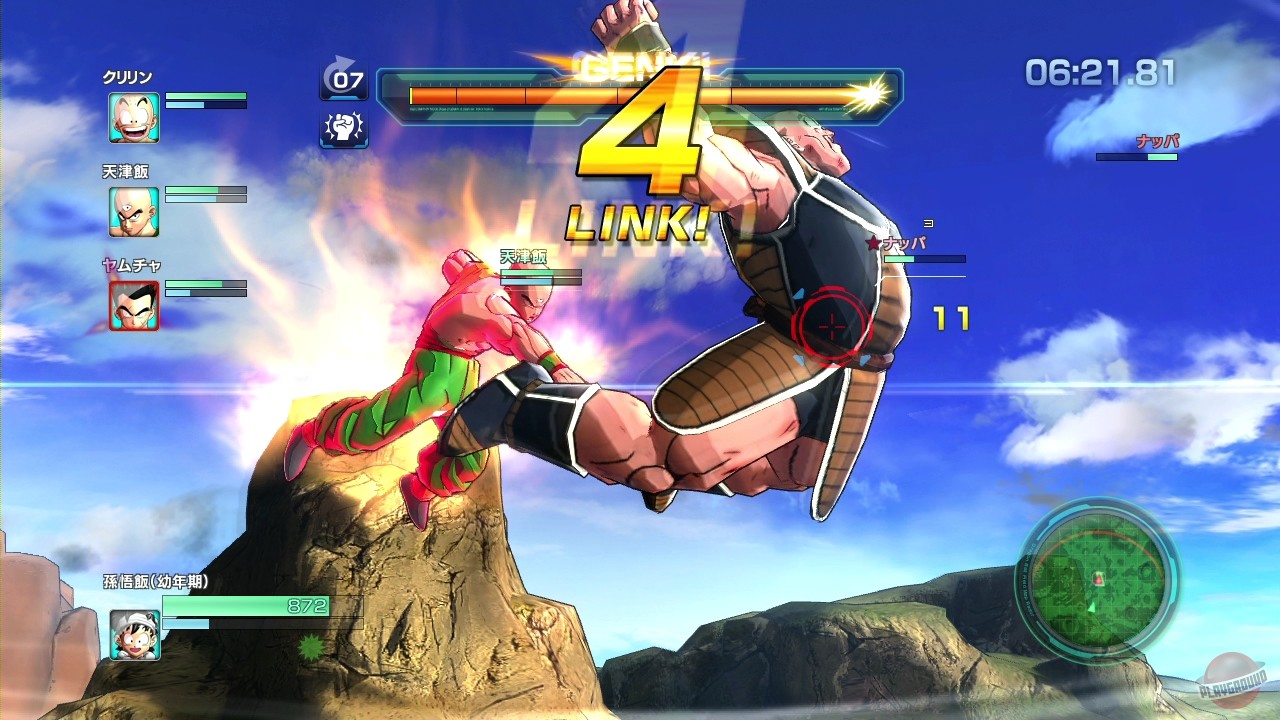The height and width of the screenshot is (720, 1280).
Task: Click the ナッパ enemy name label
Action: coord(1160,143)
